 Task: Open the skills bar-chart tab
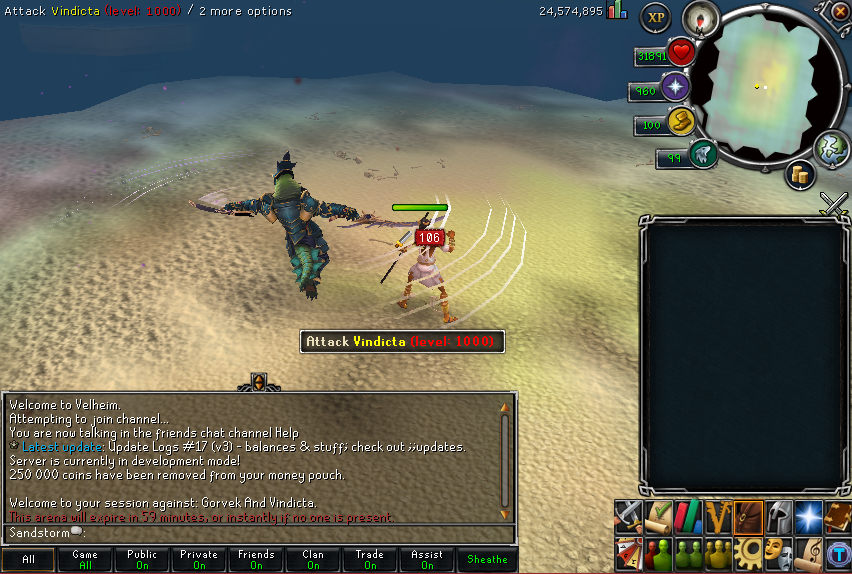click(687, 517)
